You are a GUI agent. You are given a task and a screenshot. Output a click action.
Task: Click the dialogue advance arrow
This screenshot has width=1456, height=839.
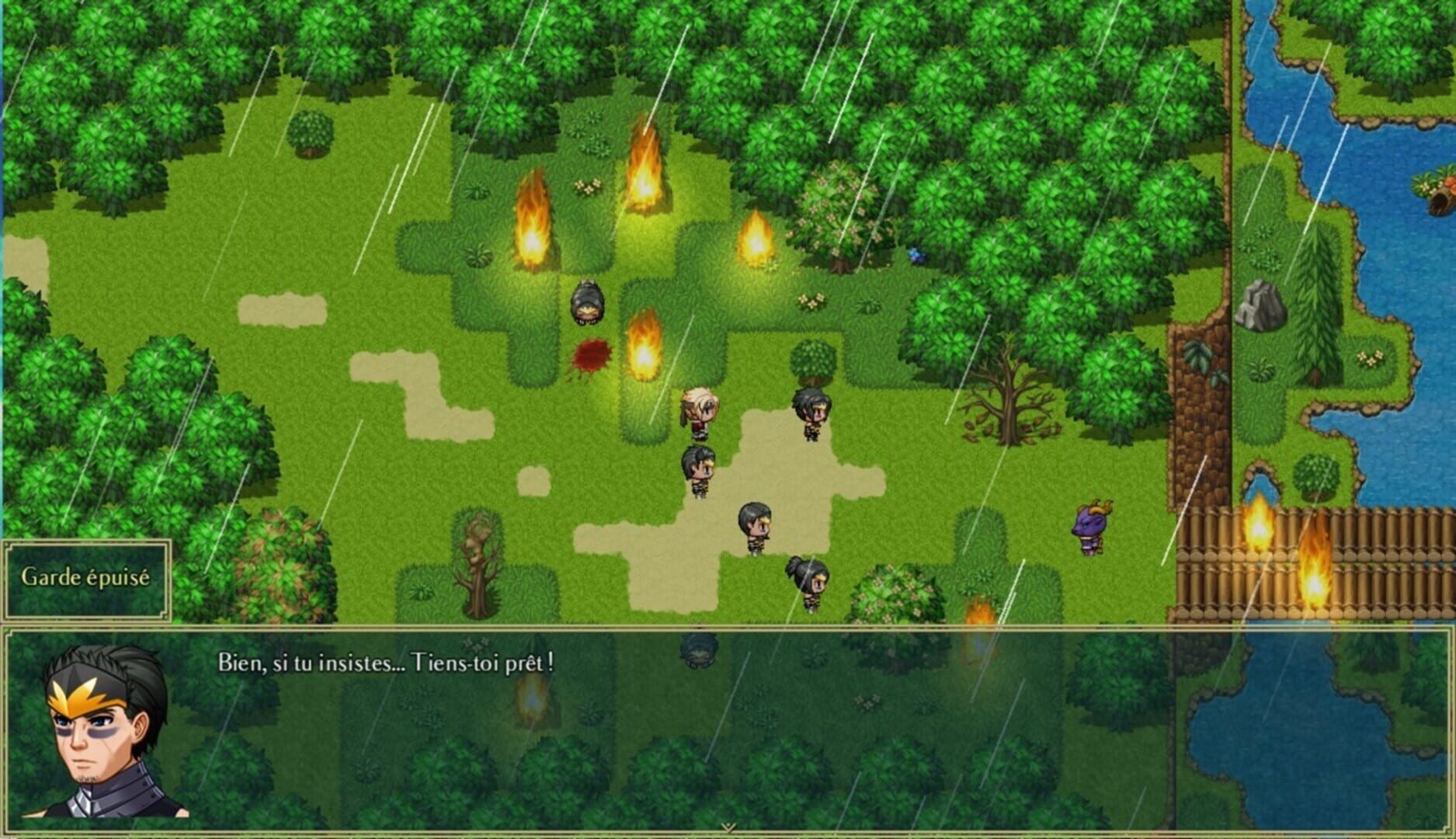728,827
